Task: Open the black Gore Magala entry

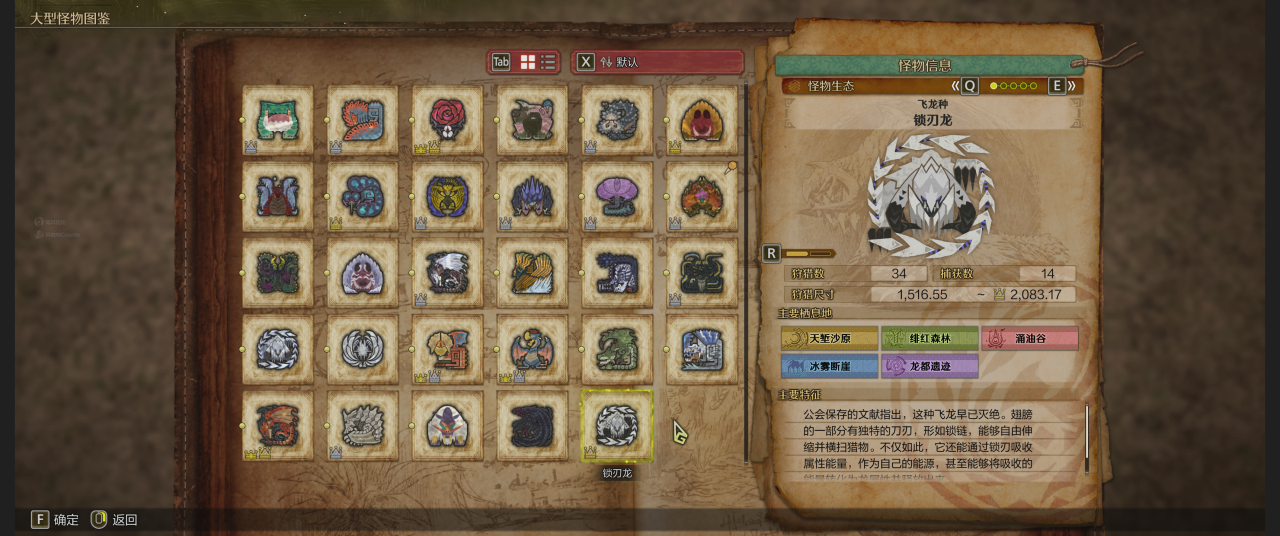Action: [532, 425]
